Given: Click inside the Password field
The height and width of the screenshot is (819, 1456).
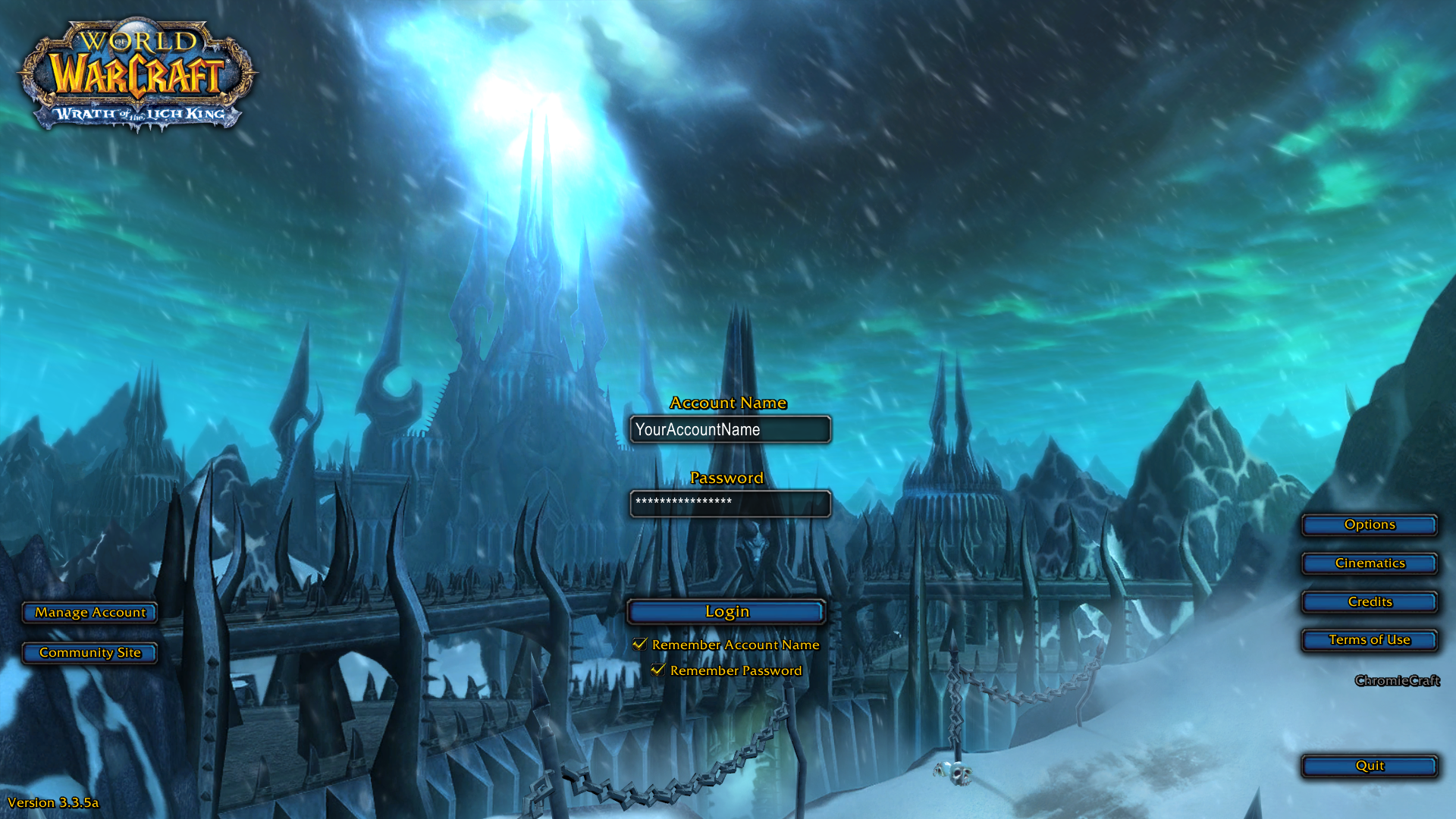Looking at the screenshot, I should [730, 504].
